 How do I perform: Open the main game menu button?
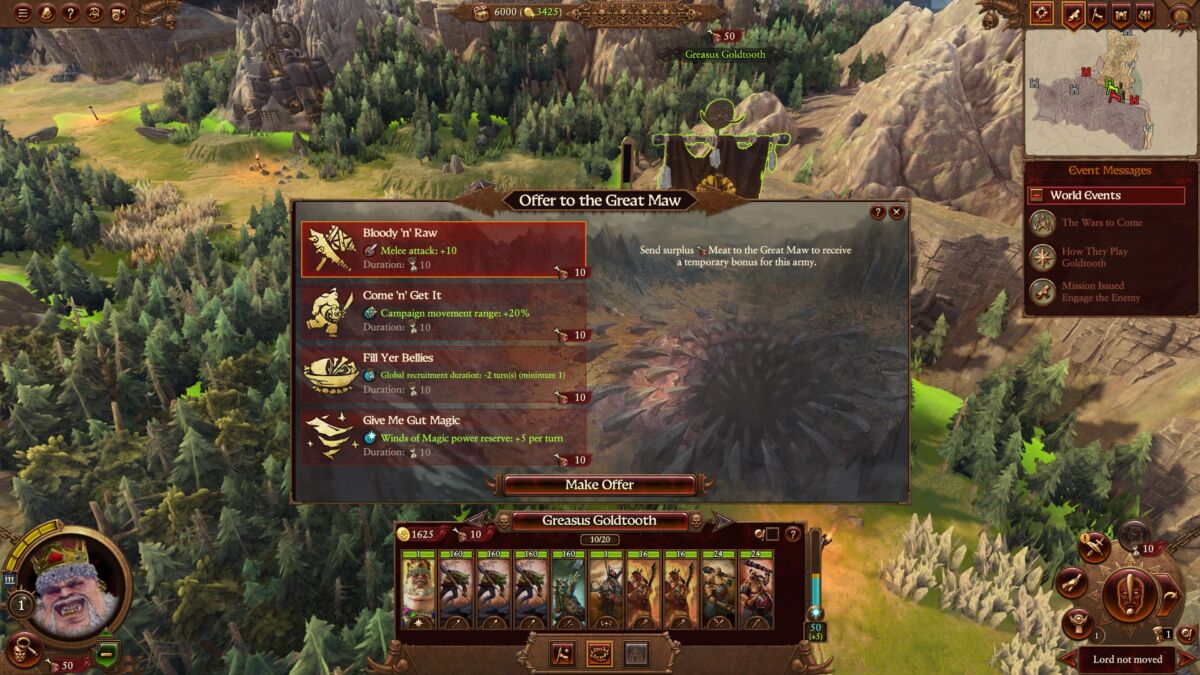[21, 13]
